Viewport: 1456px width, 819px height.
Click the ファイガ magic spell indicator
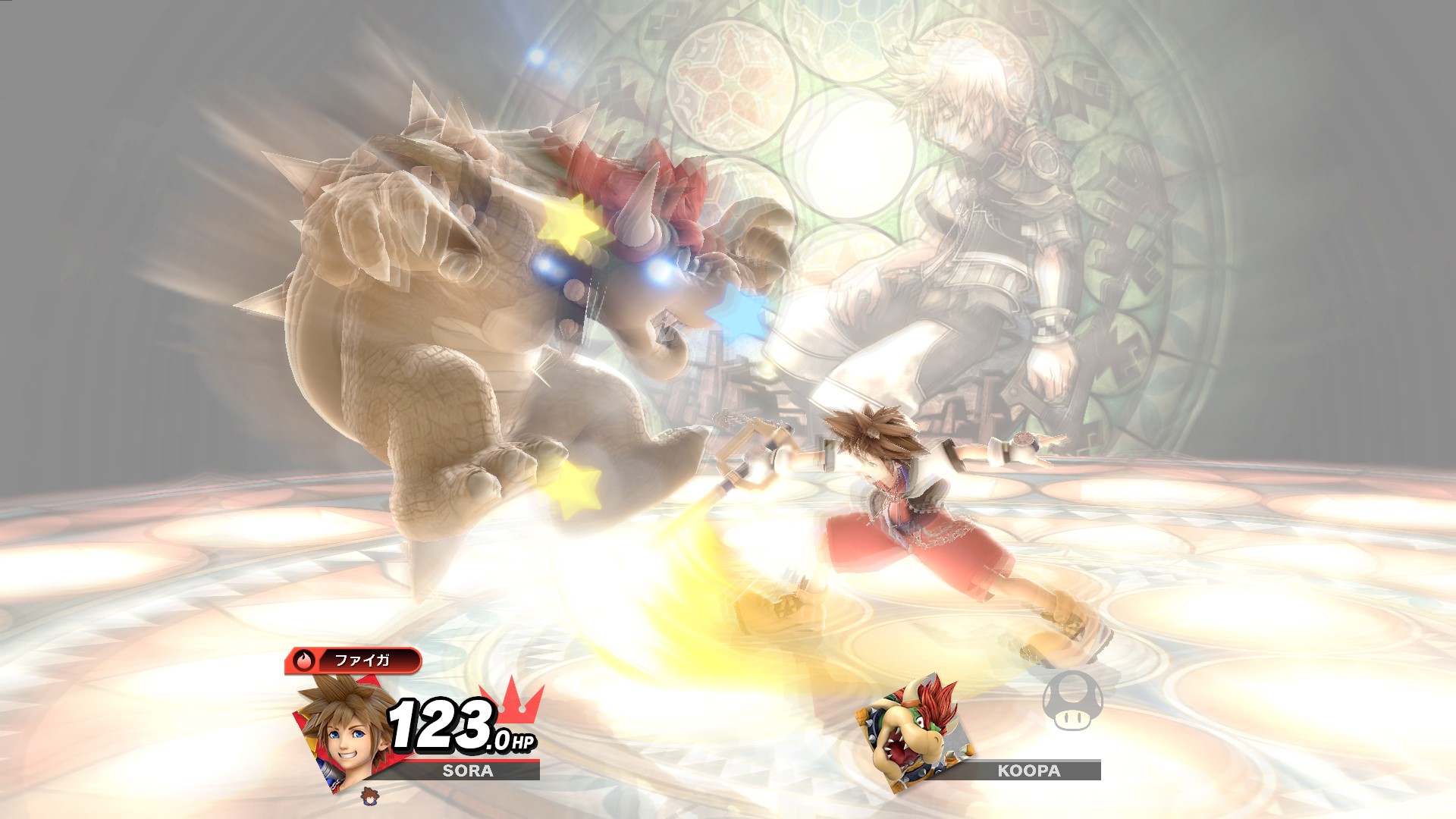click(x=353, y=661)
